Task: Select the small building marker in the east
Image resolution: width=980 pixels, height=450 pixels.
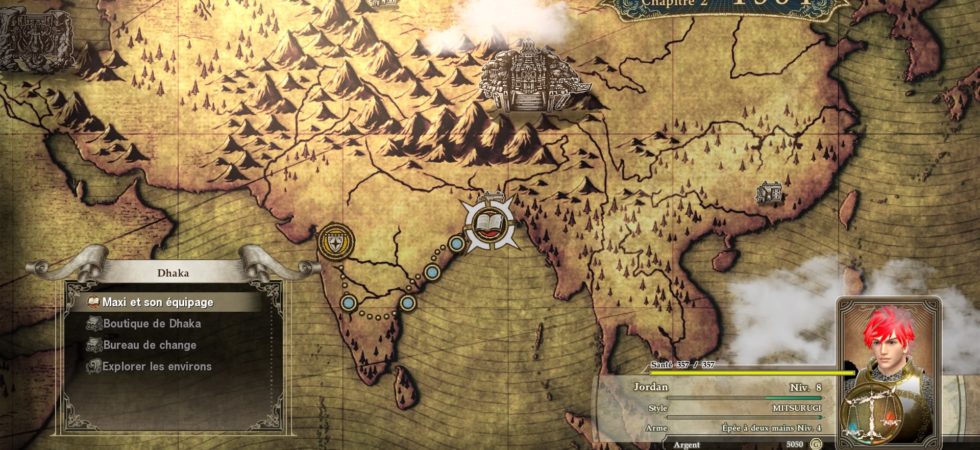Action: click(769, 192)
